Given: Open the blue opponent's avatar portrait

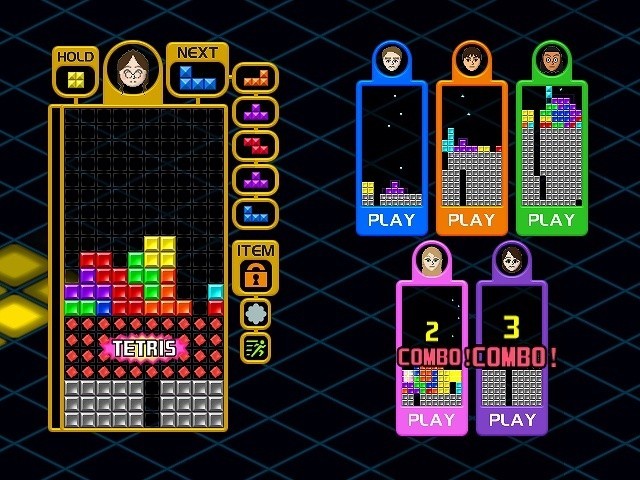Looking at the screenshot, I should [391, 60].
